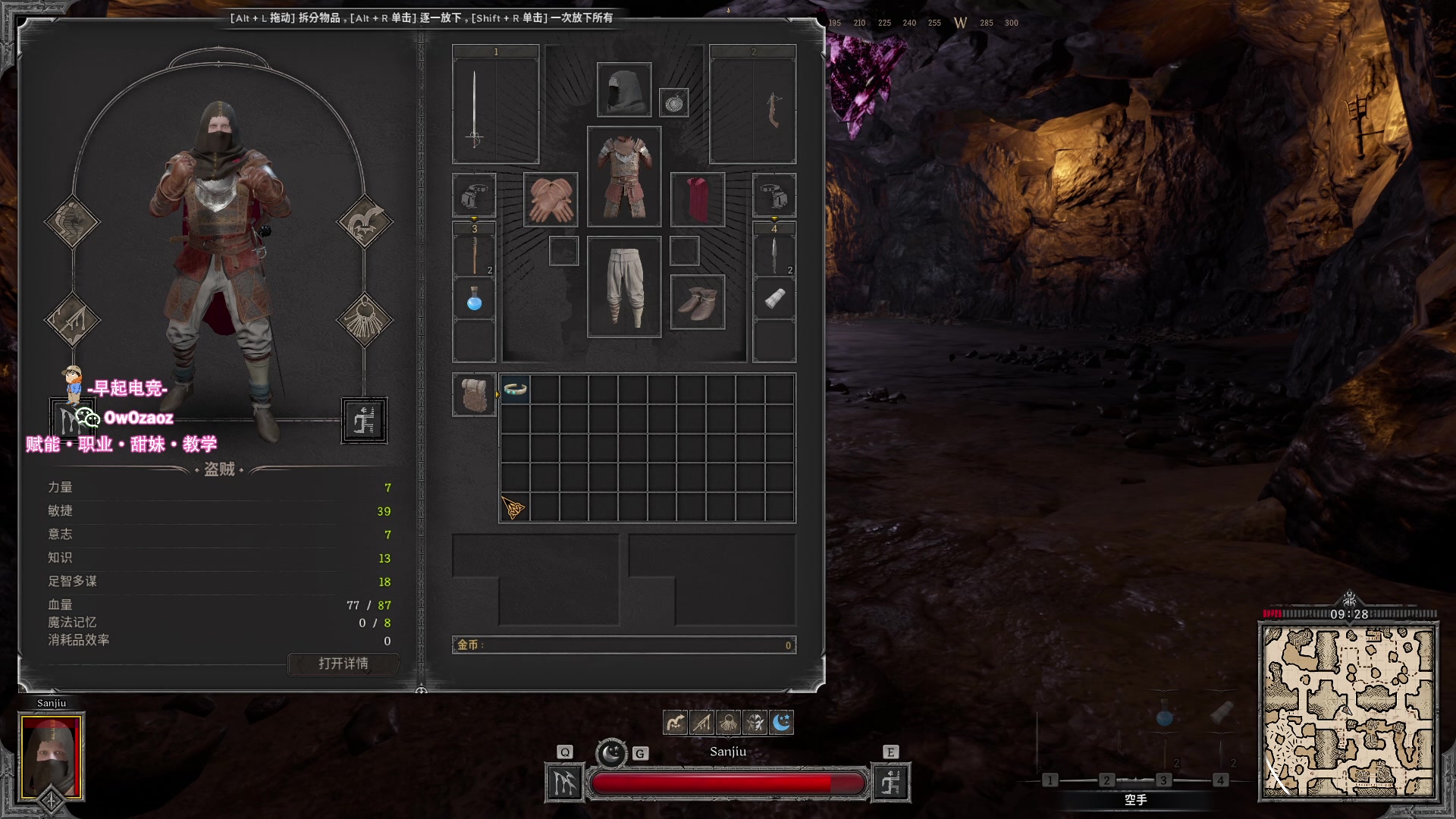
Task: Pick the ring in the inventory grid
Action: pos(515,389)
